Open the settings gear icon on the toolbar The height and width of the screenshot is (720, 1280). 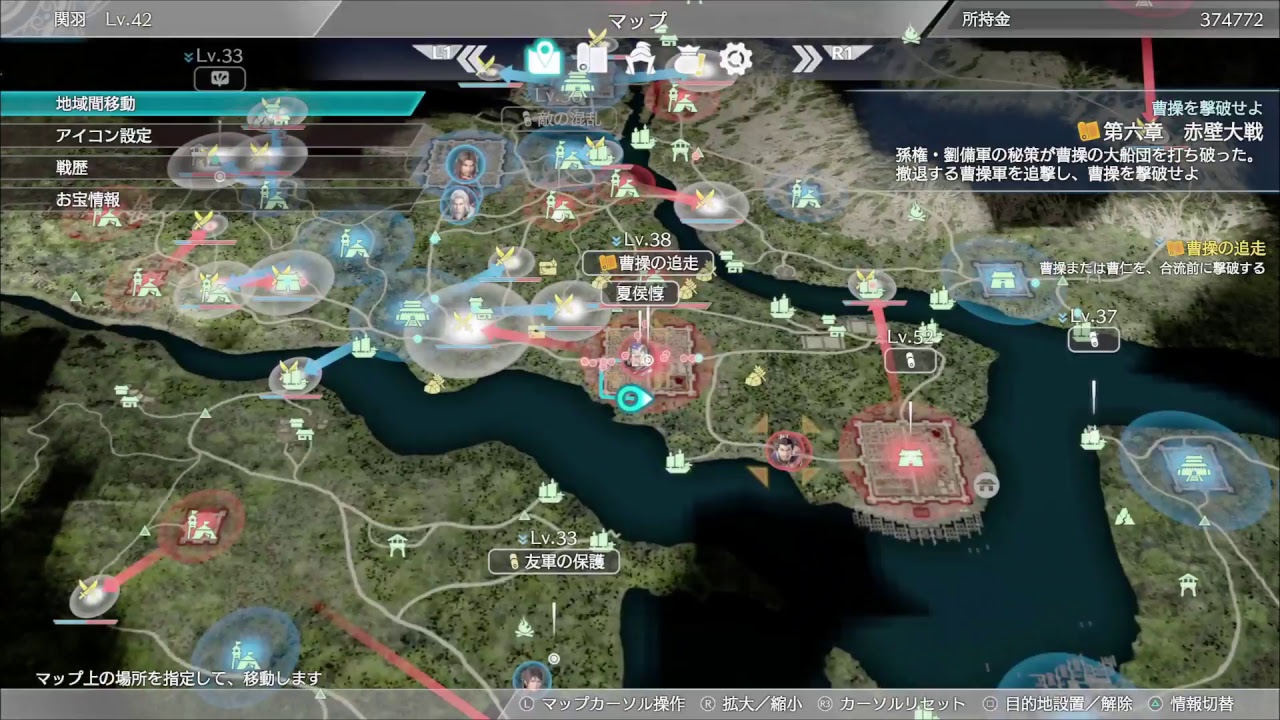pyautogui.click(x=735, y=57)
